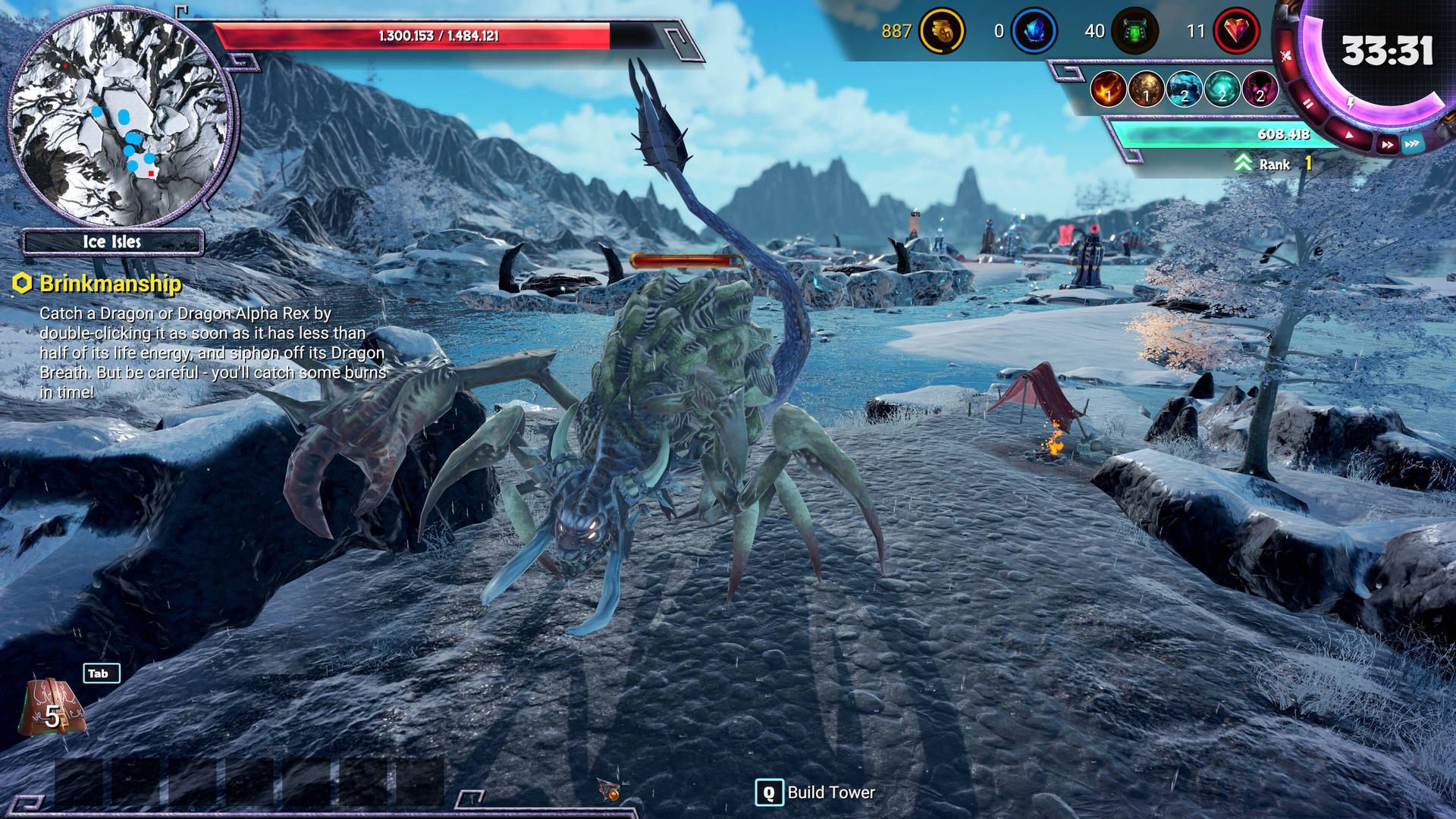Click the Rank upgrade arrows icon
This screenshot has width=1456, height=819.
1242,164
